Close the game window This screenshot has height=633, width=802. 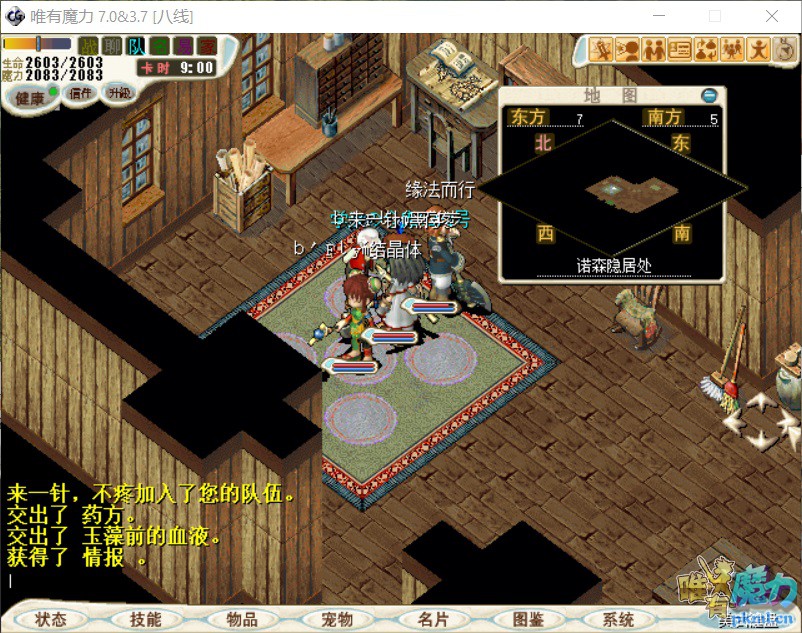point(772,17)
